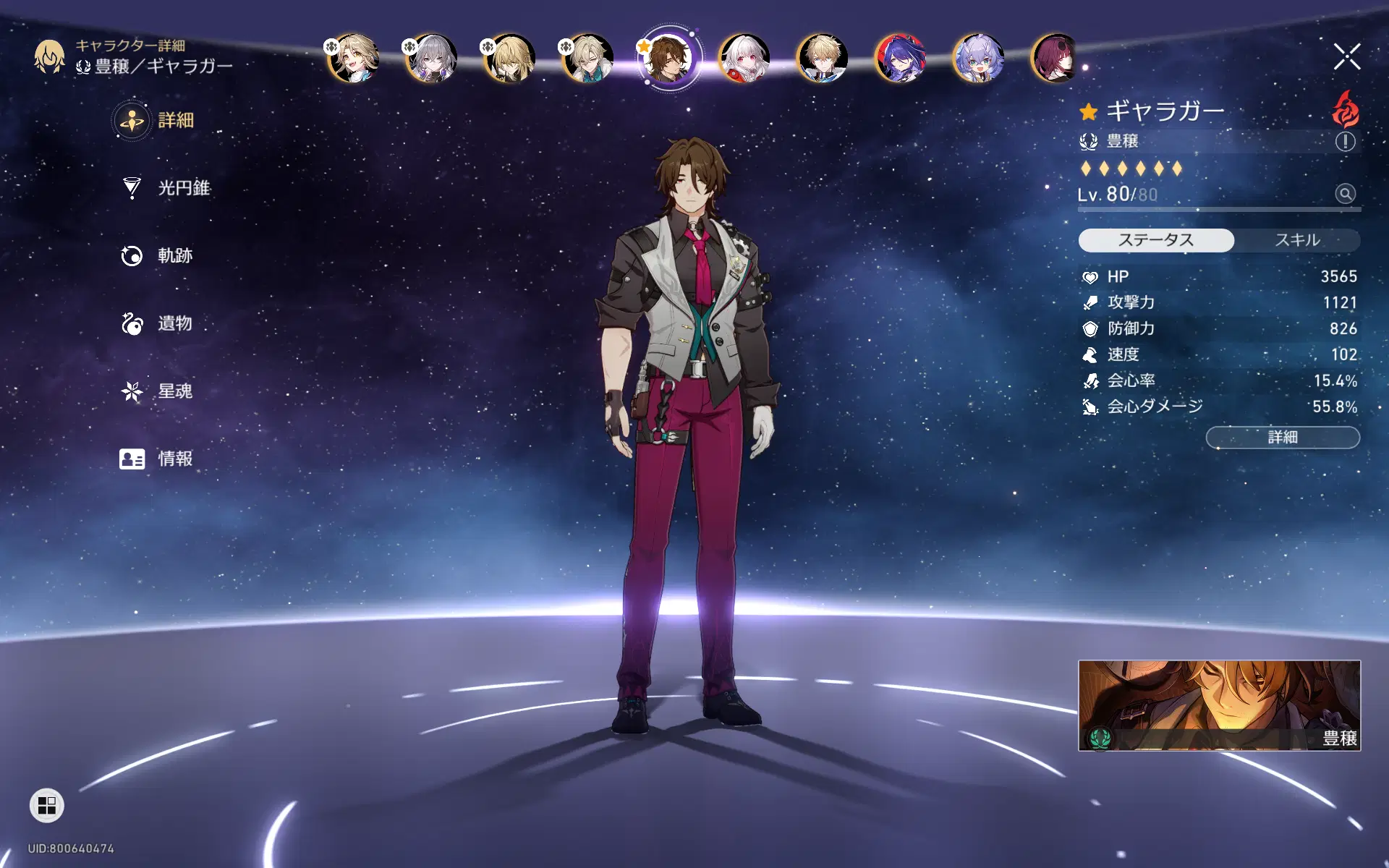Open the equipped 豊穣 light cone thumbnail
The height and width of the screenshot is (868, 1389).
pyautogui.click(x=1219, y=705)
